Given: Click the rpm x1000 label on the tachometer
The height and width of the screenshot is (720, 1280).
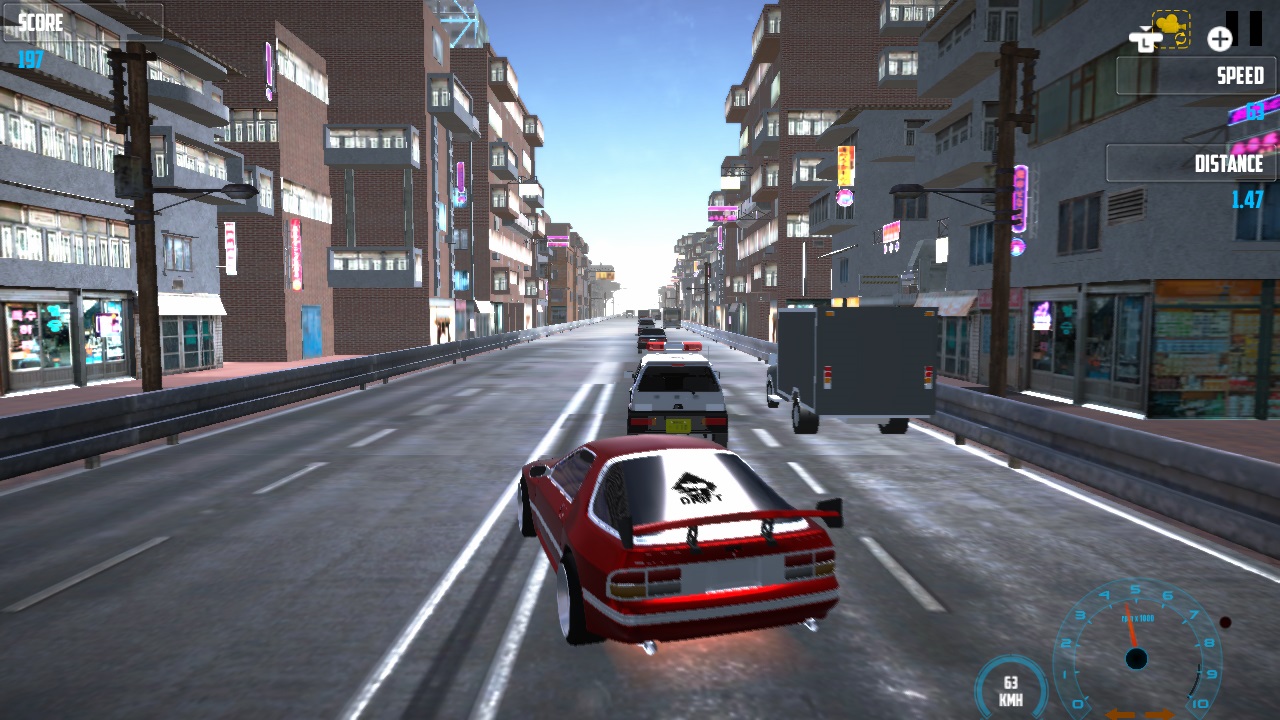Looking at the screenshot, I should click(x=1137, y=618).
